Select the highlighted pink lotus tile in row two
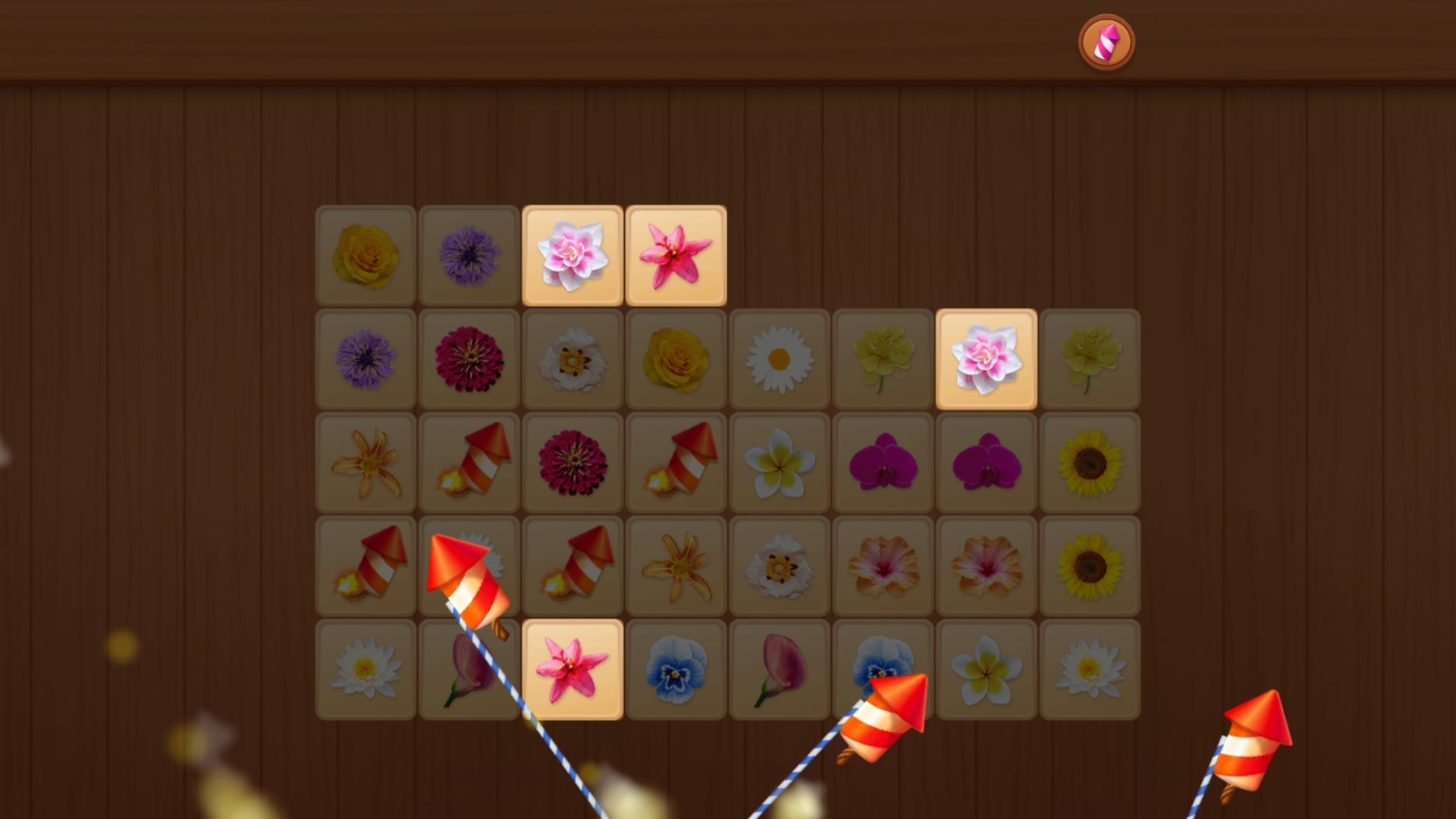This screenshot has width=1456, height=819. pyautogui.click(x=985, y=359)
